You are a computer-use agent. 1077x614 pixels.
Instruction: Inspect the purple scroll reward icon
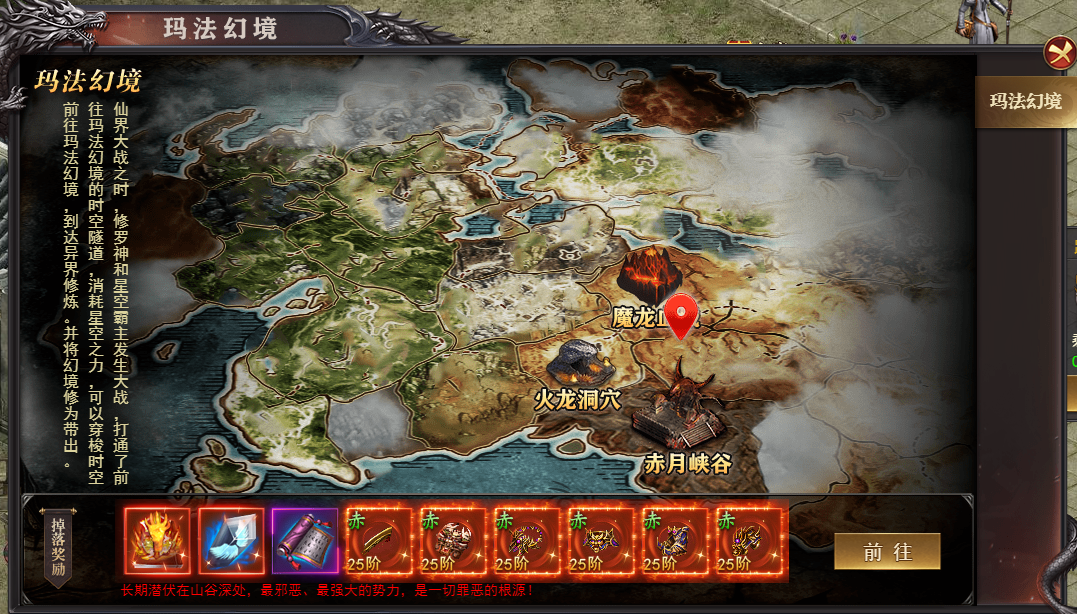point(305,541)
